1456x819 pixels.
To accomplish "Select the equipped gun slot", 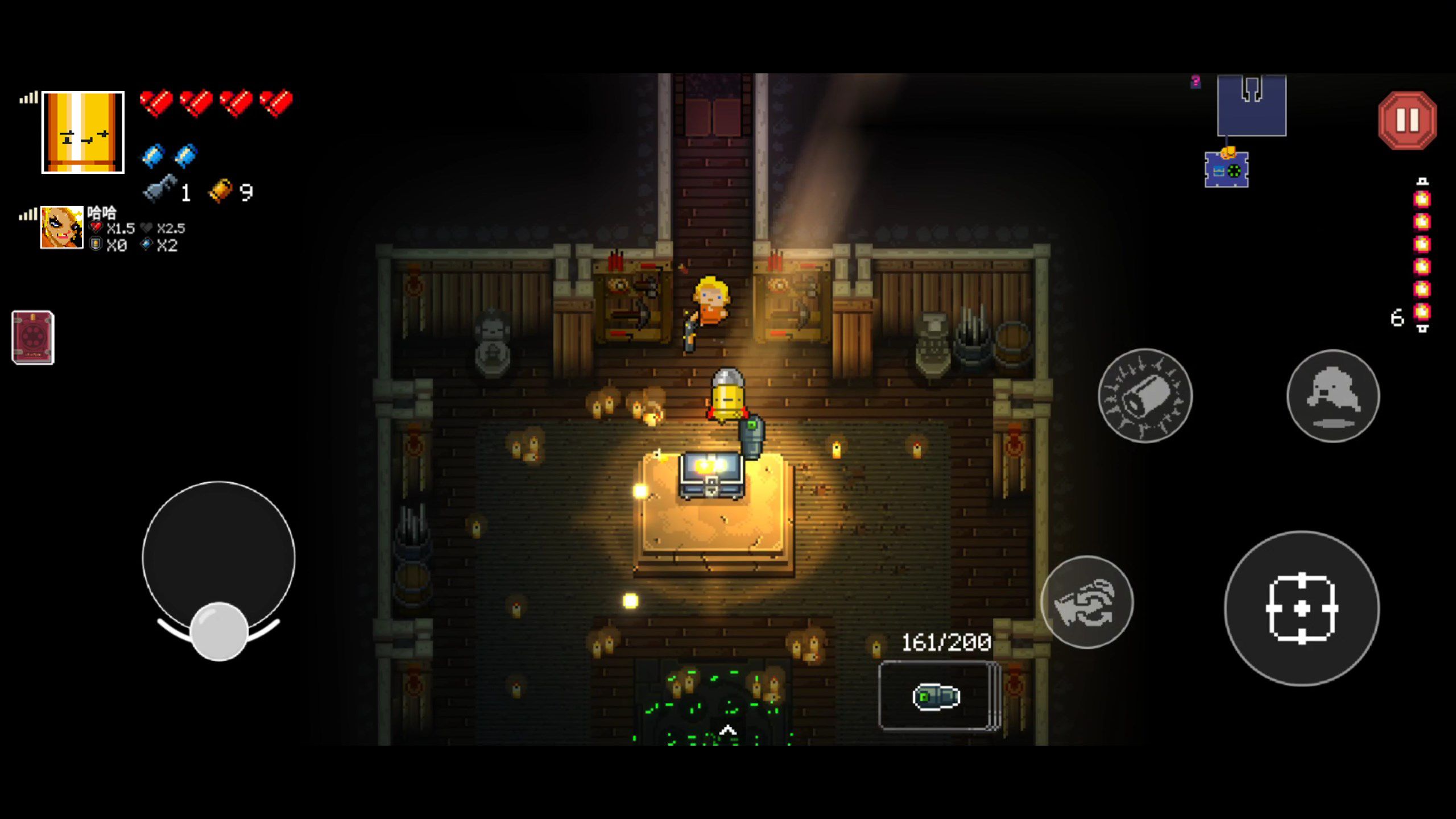I will click(937, 696).
